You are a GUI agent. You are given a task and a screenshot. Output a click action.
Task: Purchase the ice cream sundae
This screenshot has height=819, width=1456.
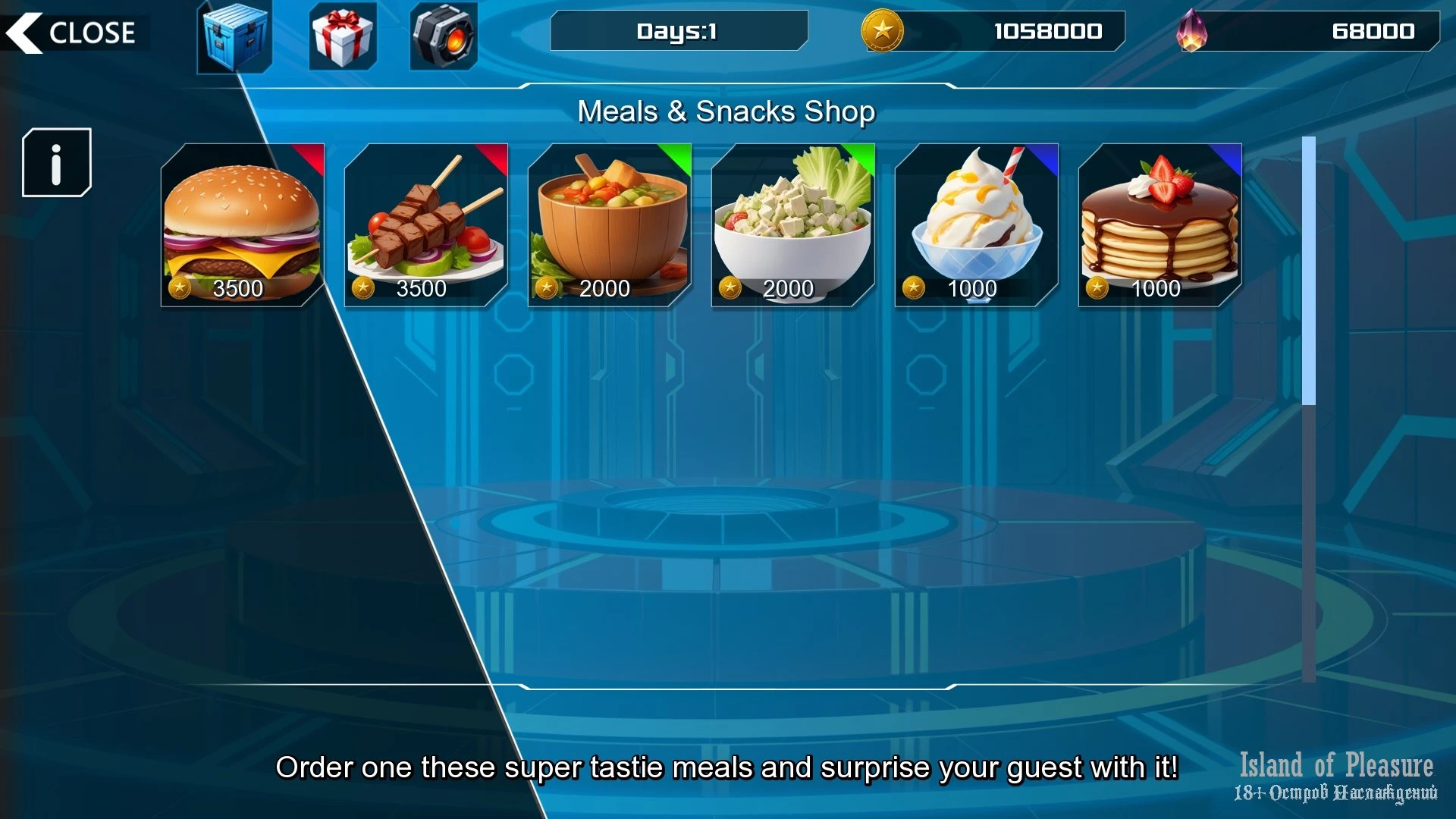pos(977,225)
